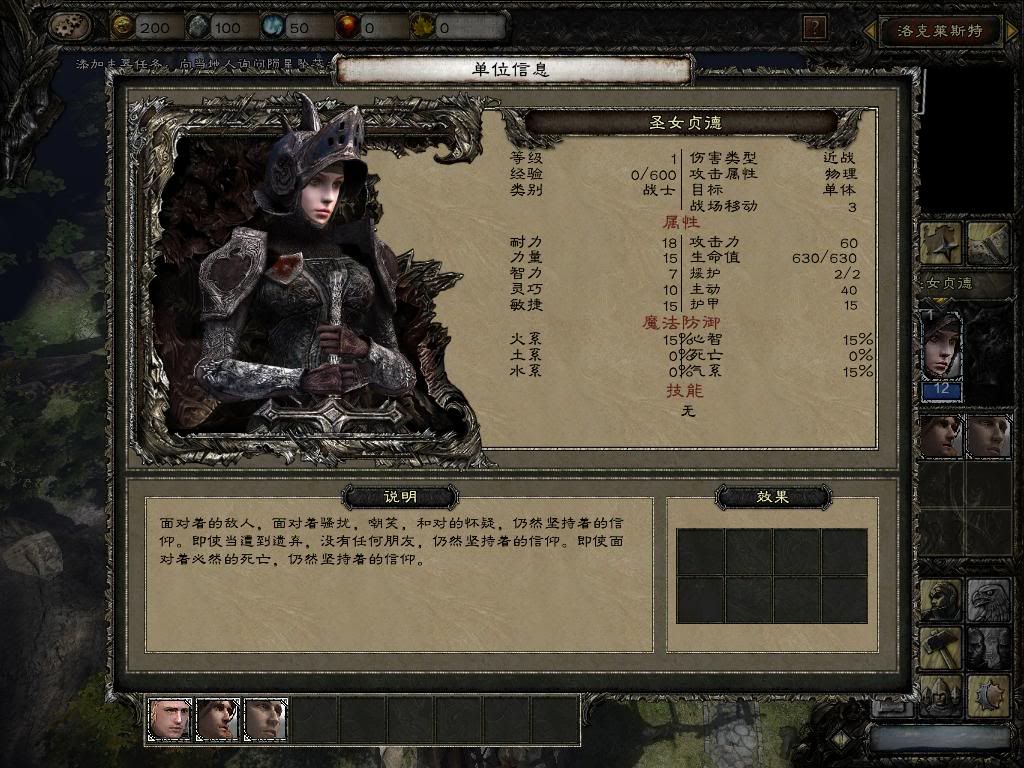This screenshot has width=1024, height=768.
Task: Select the third hero portrait in the bottom bar
Action: coord(266,718)
